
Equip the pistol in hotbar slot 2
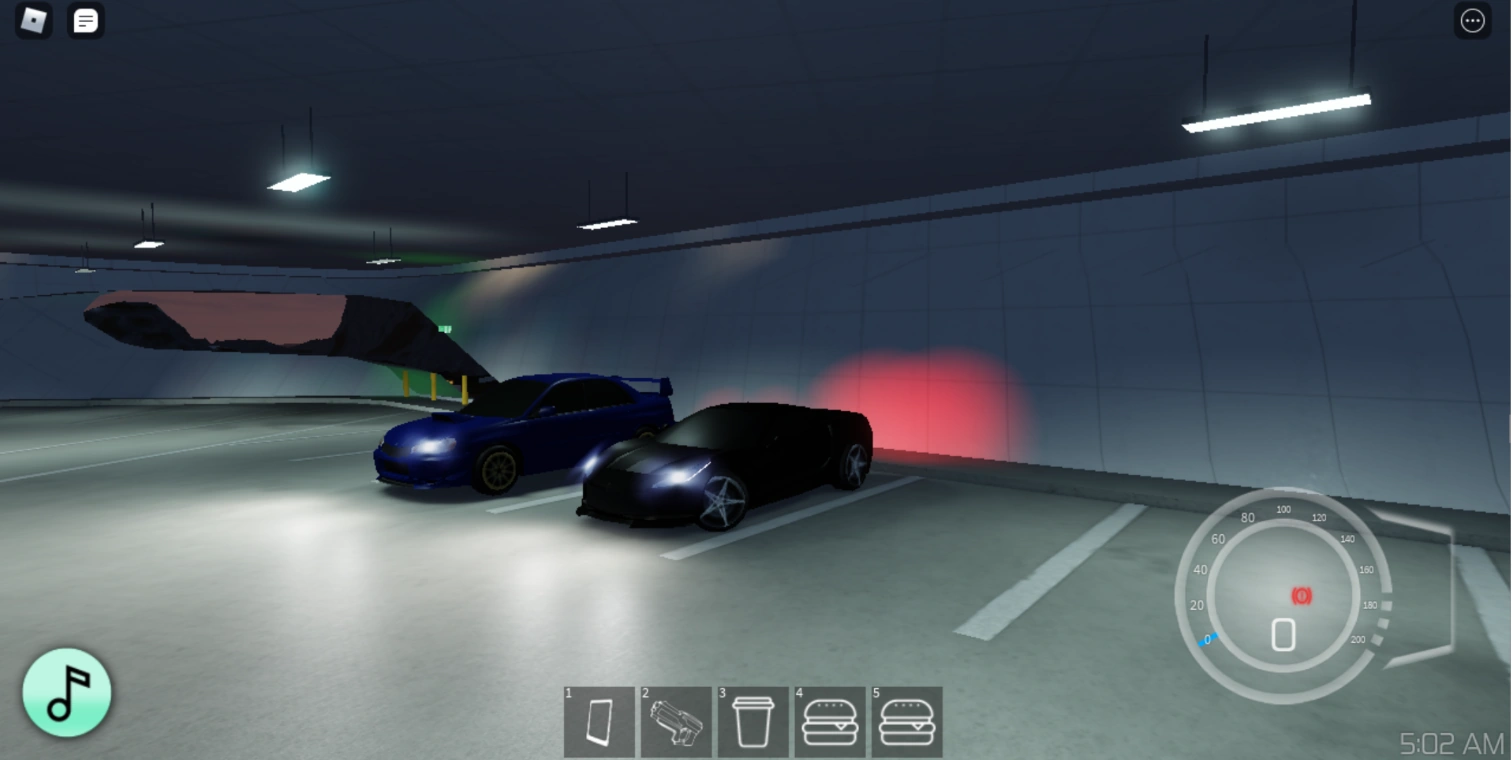click(676, 722)
